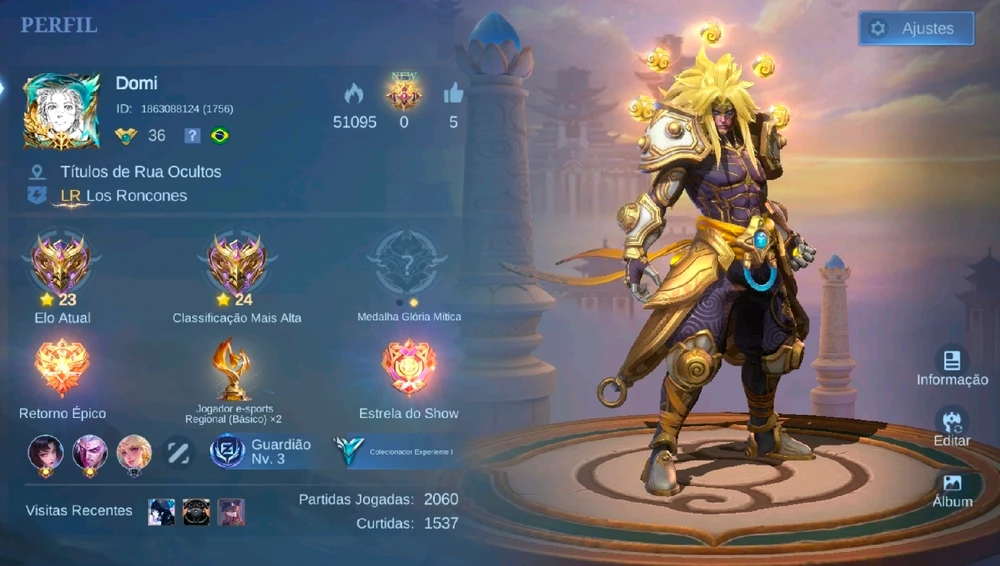Check the Classificação Mais Alta badge
This screenshot has width=1000, height=566.
pos(237,265)
